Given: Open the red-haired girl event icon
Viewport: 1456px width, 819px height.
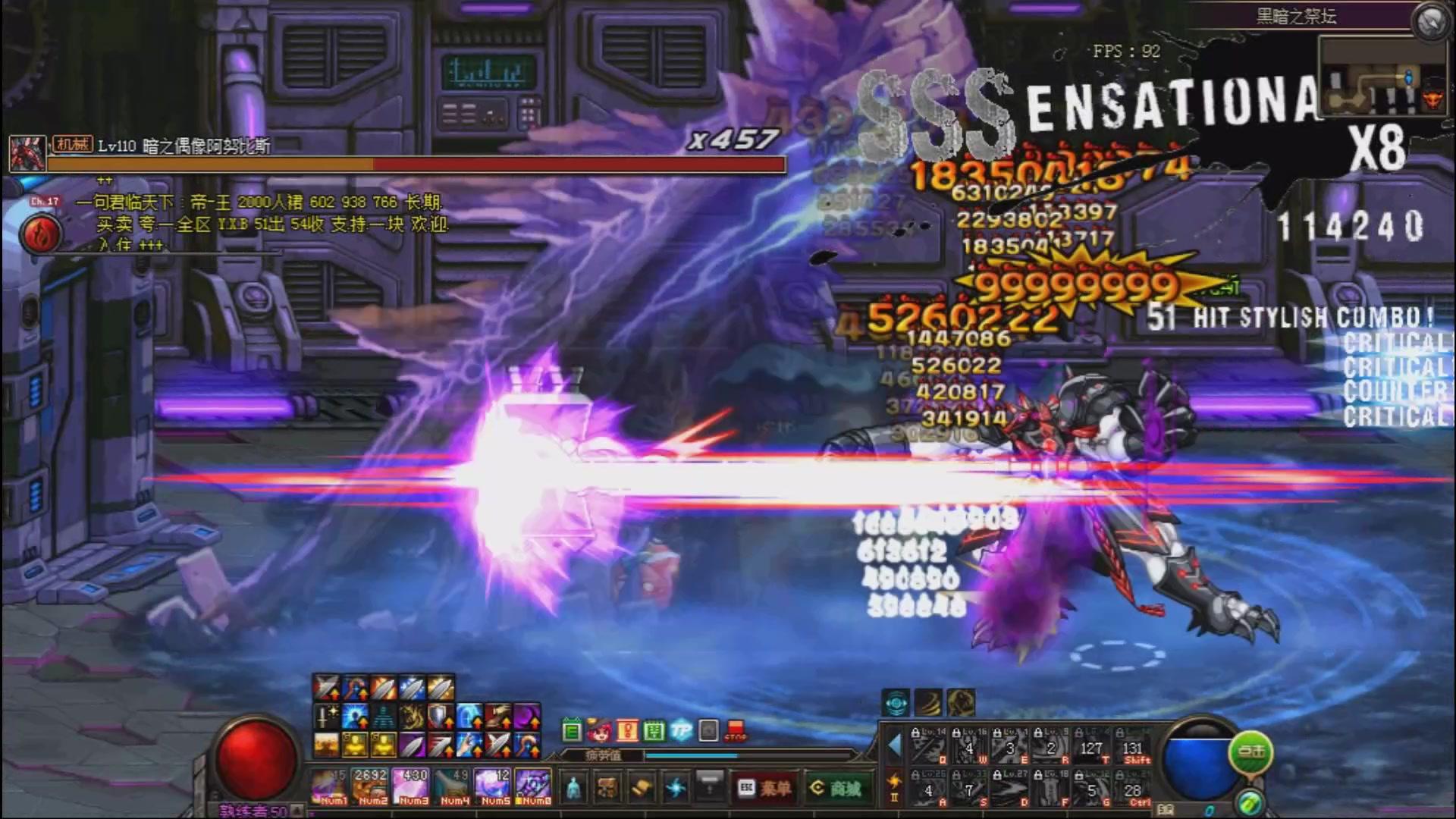Looking at the screenshot, I should point(599,731).
